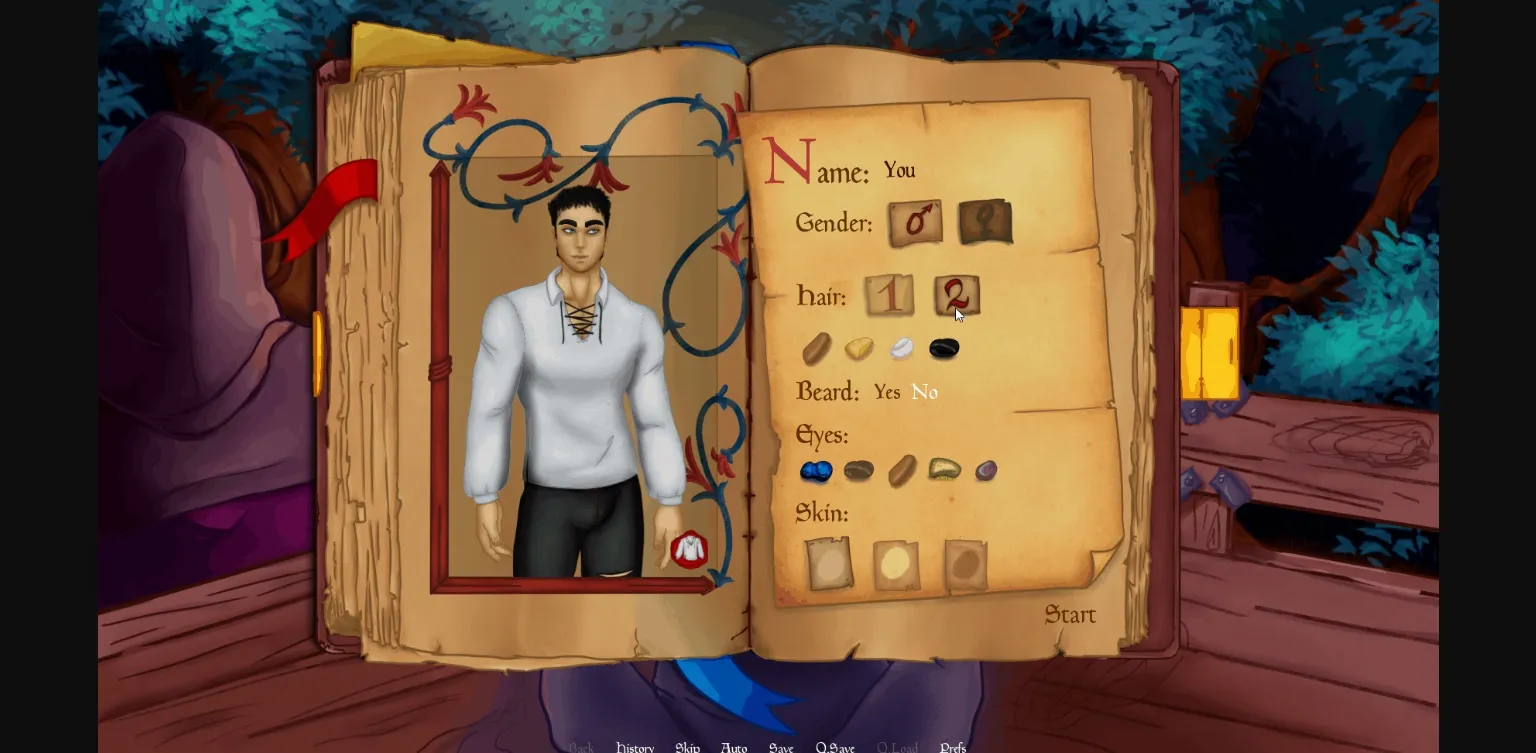This screenshot has height=753, width=1536.
Task: Select the blue eye color stone
Action: (816, 470)
